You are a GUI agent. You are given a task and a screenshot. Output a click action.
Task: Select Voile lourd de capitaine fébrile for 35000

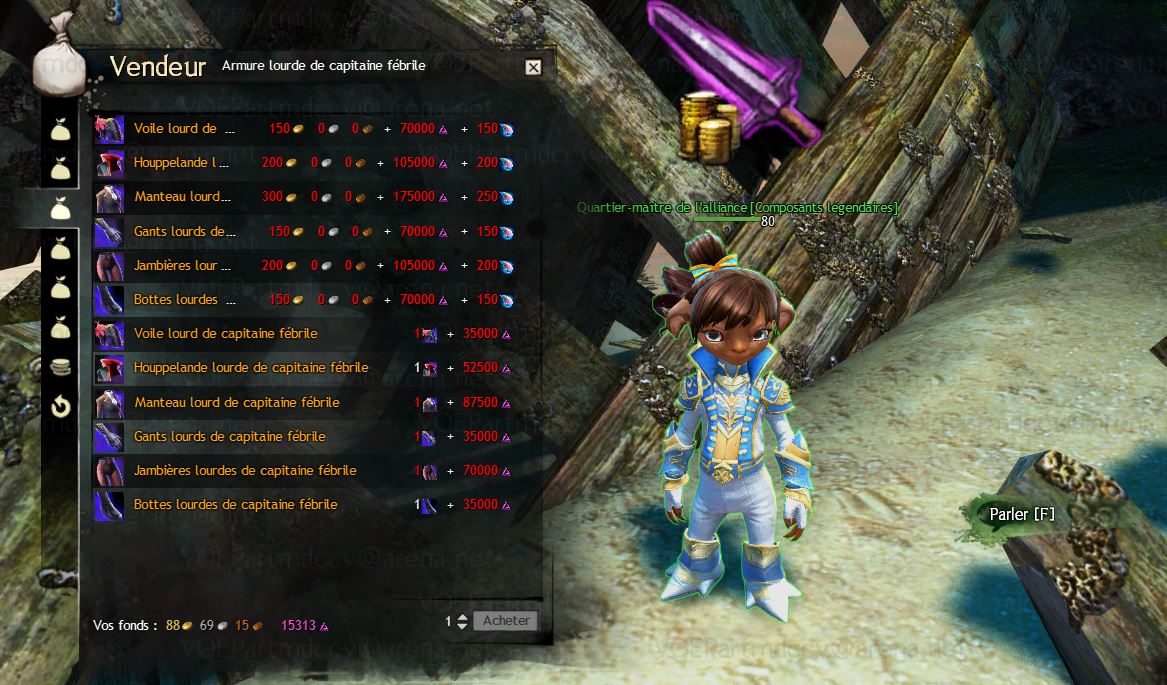click(225, 333)
